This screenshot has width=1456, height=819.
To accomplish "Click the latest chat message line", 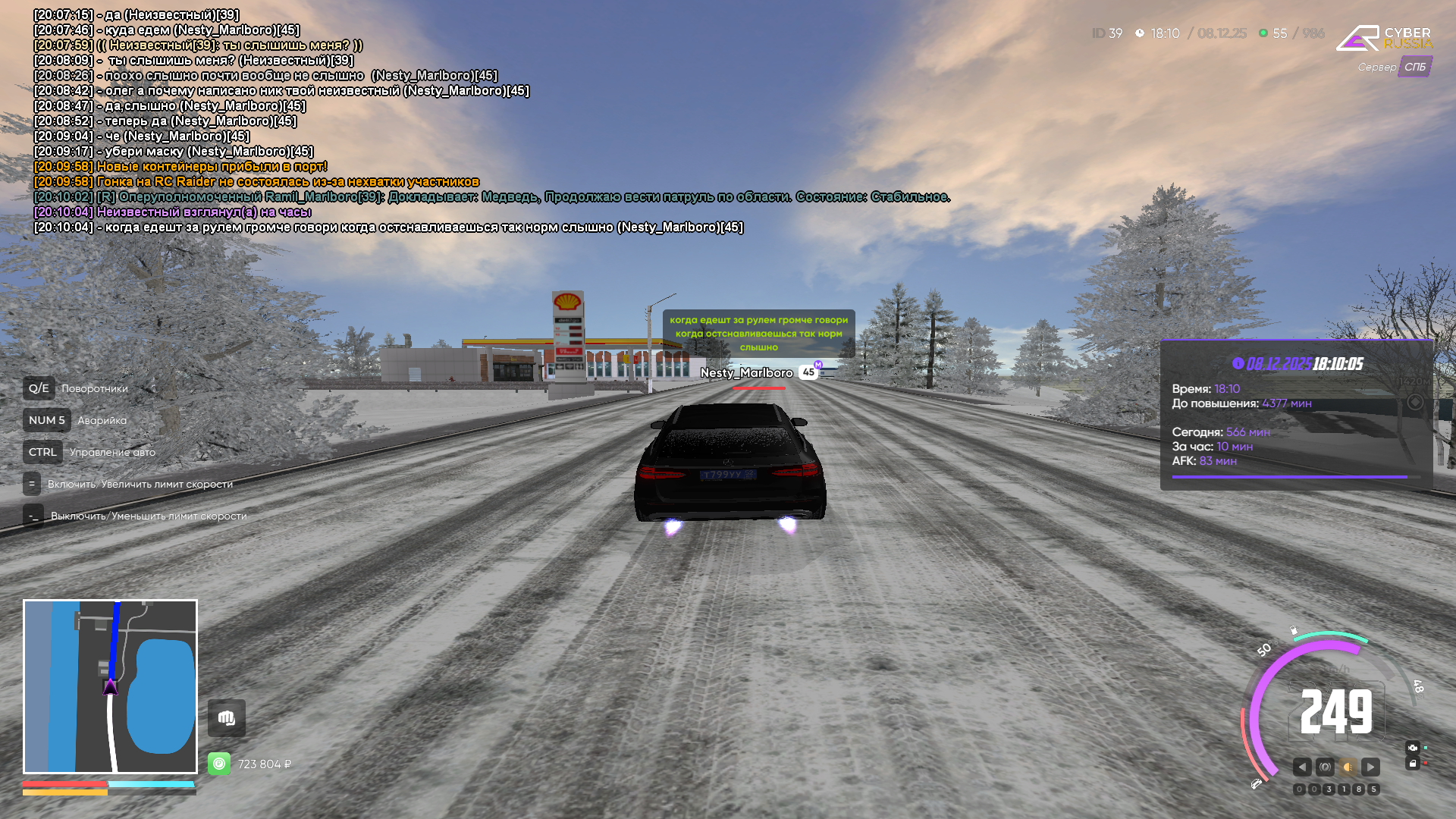I will pyautogui.click(x=388, y=227).
